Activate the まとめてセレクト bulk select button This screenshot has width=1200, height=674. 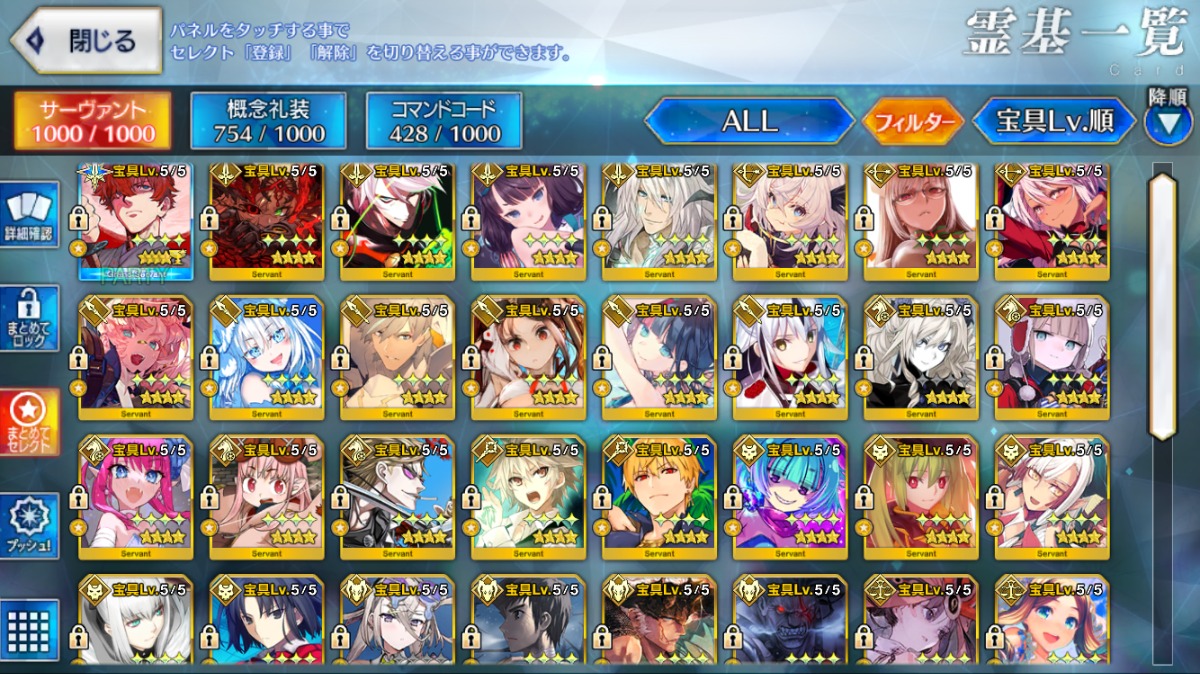click(x=30, y=423)
